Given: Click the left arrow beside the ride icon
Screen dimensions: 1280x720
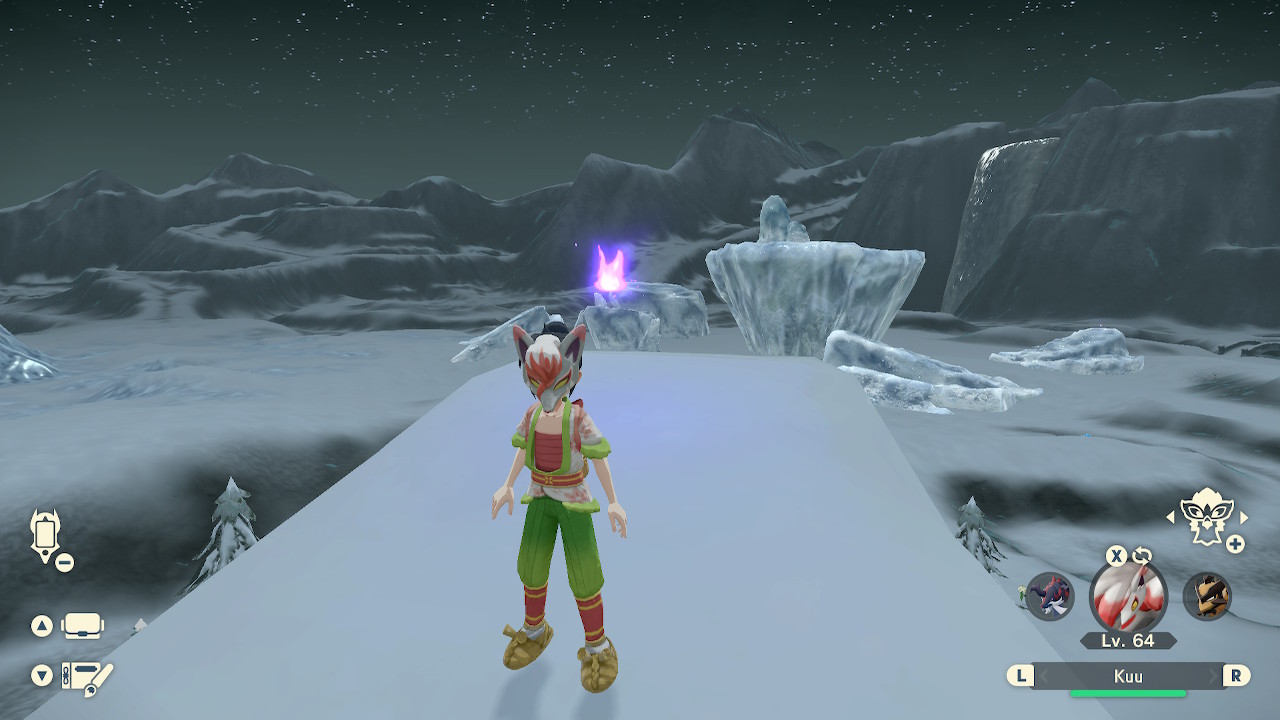Looking at the screenshot, I should tap(1171, 517).
